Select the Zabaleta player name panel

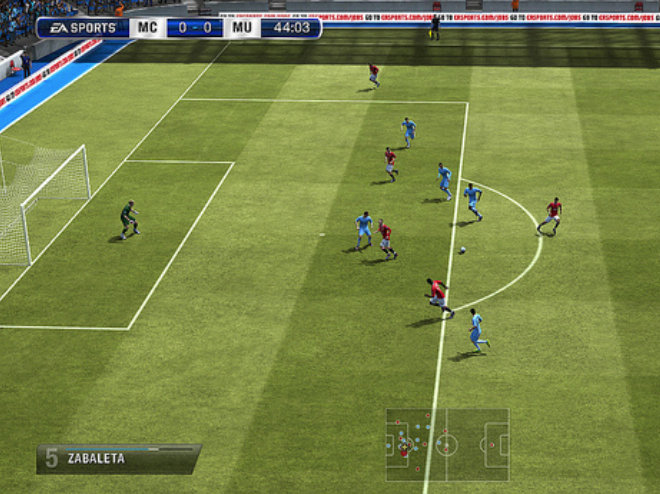click(118, 458)
